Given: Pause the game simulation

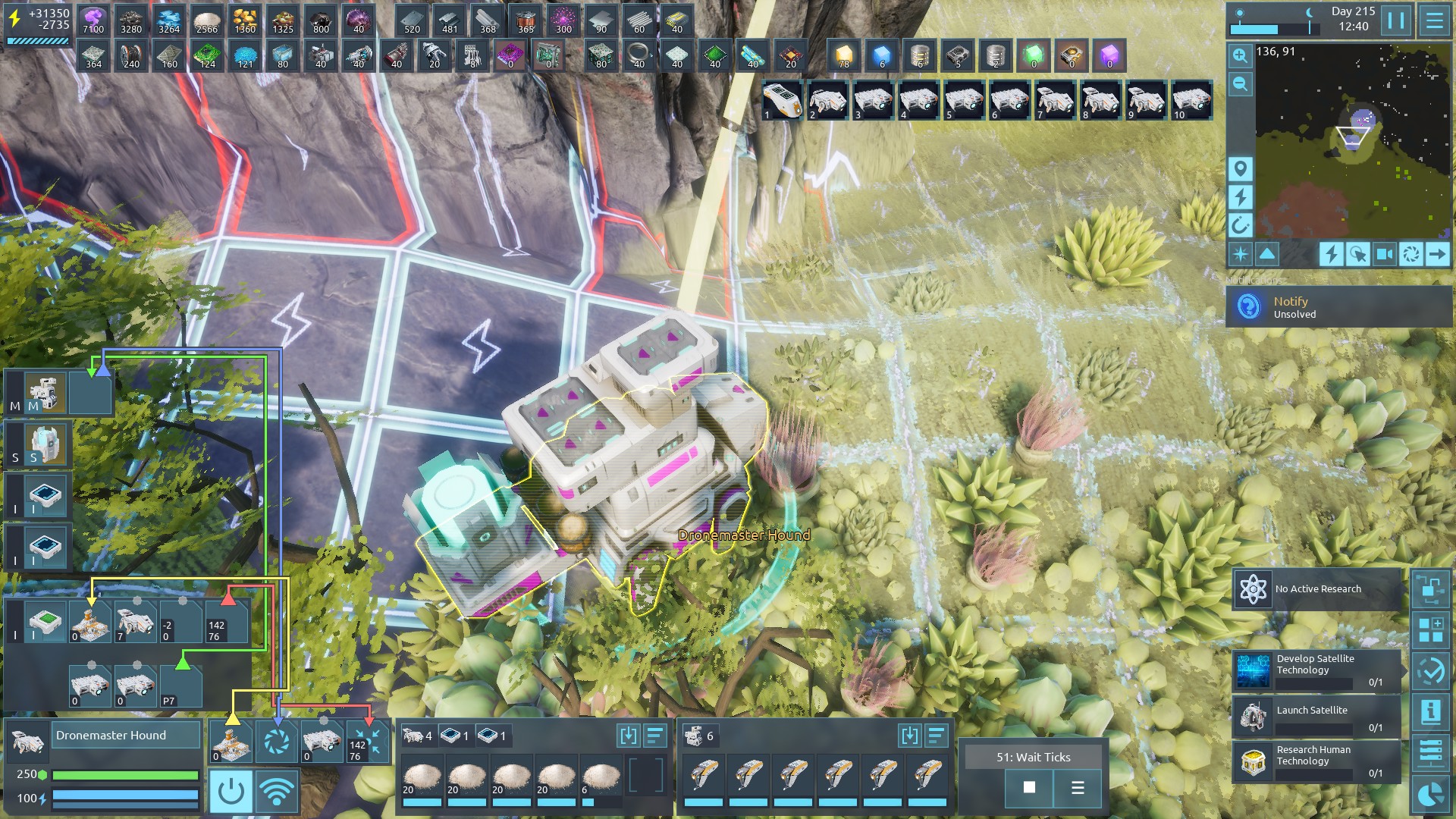Looking at the screenshot, I should (x=1396, y=20).
